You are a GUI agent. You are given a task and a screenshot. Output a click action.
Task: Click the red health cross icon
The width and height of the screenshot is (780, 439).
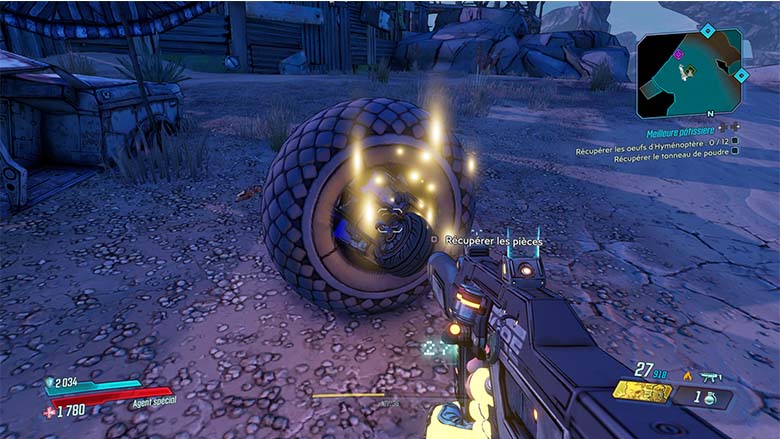pos(50,410)
